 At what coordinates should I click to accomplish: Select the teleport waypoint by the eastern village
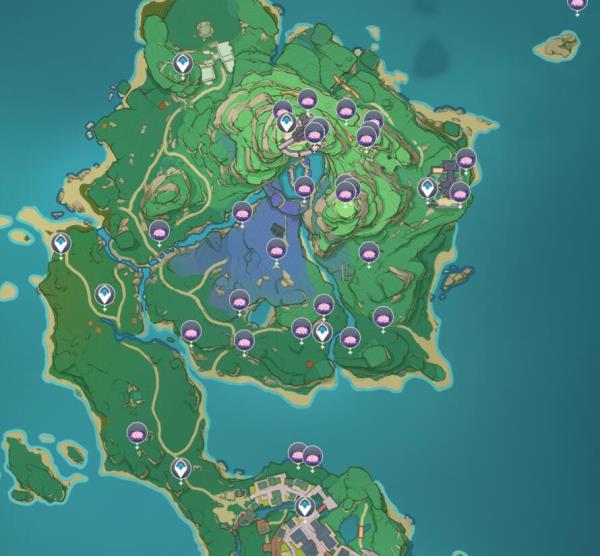click(428, 188)
